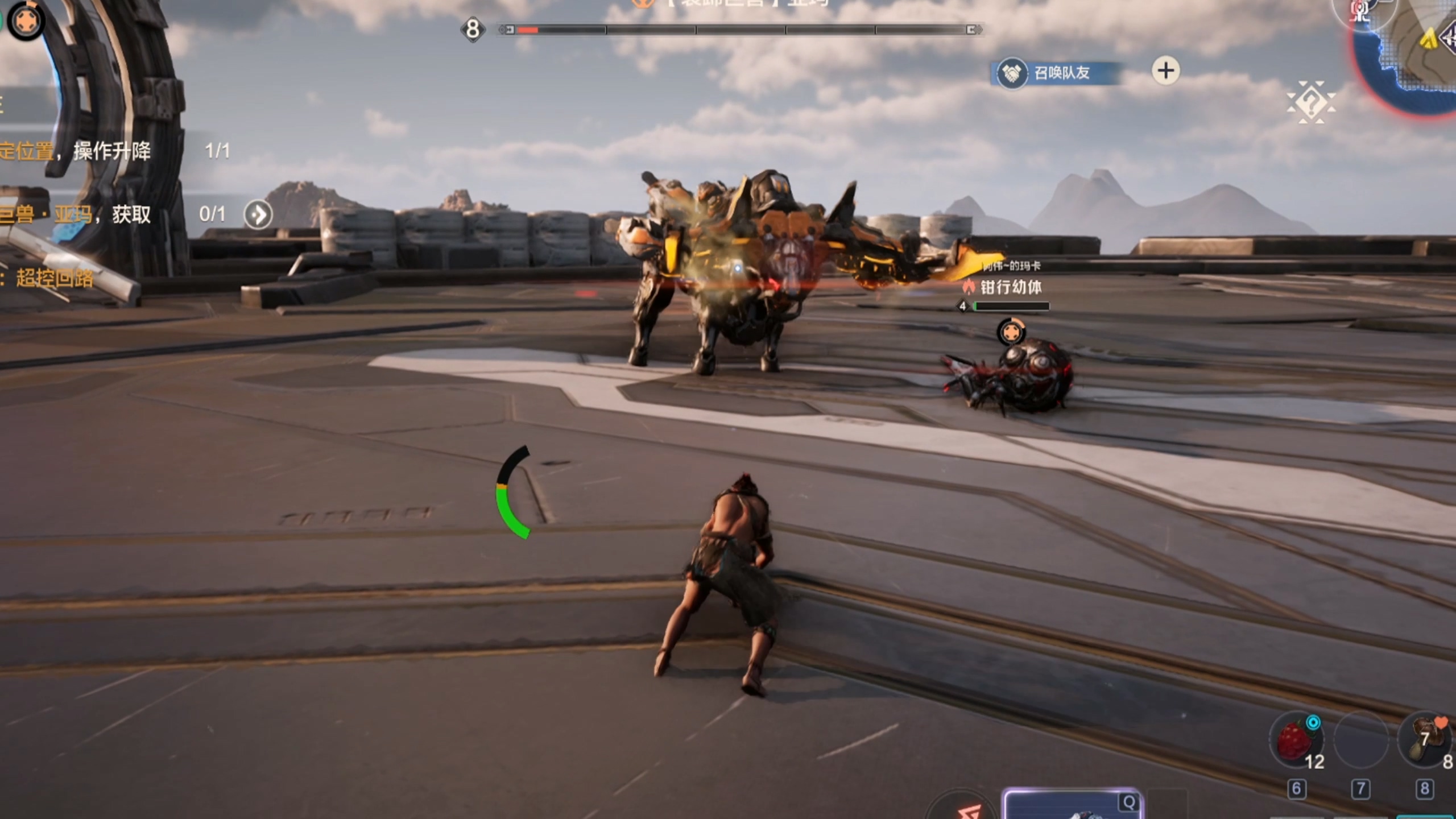
Task: Activate the purple-framed Q skill slot
Action: click(x=1072, y=805)
